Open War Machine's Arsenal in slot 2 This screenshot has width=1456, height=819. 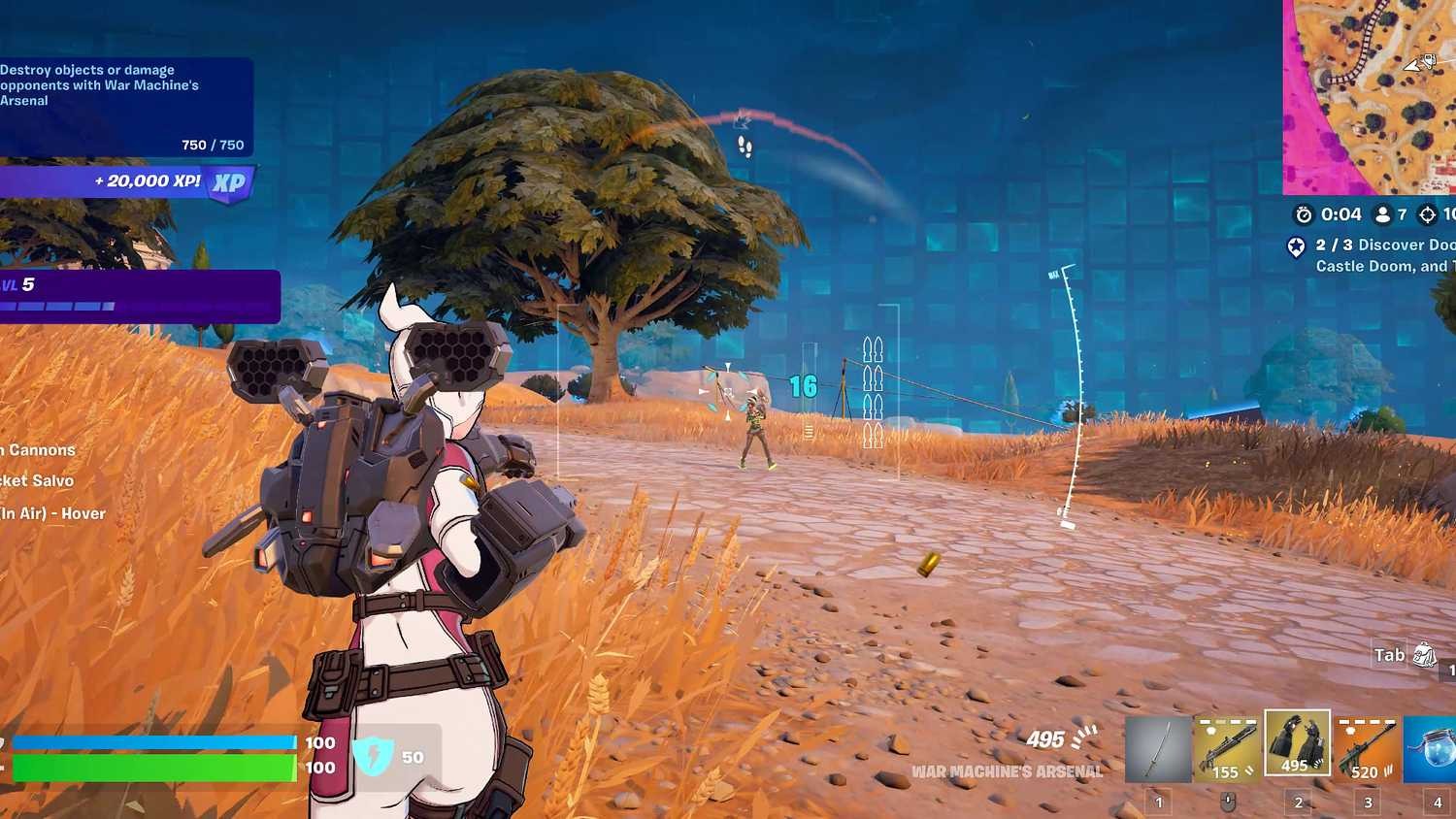(x=1297, y=747)
